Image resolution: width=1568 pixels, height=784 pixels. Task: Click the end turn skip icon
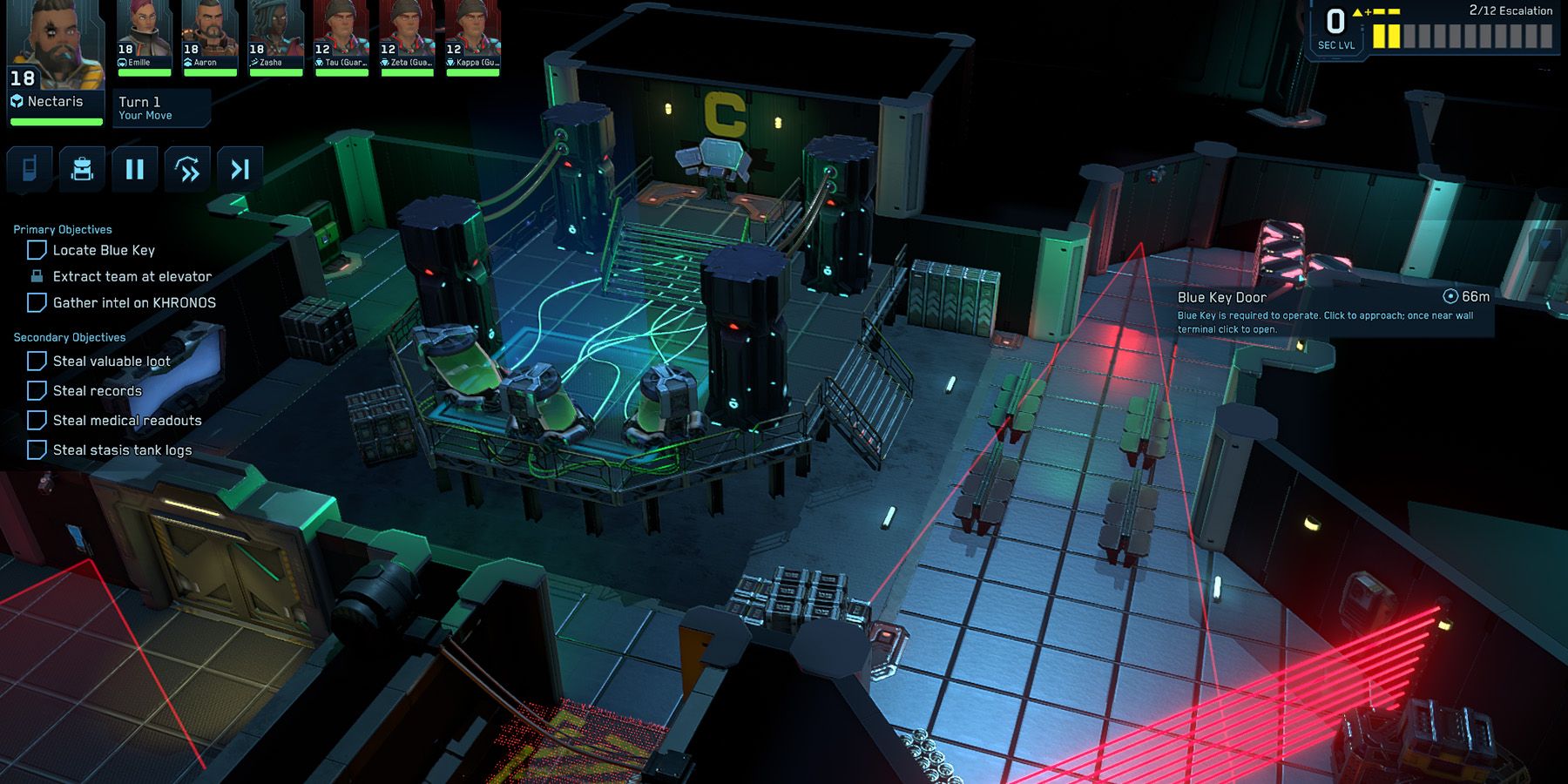(x=241, y=168)
